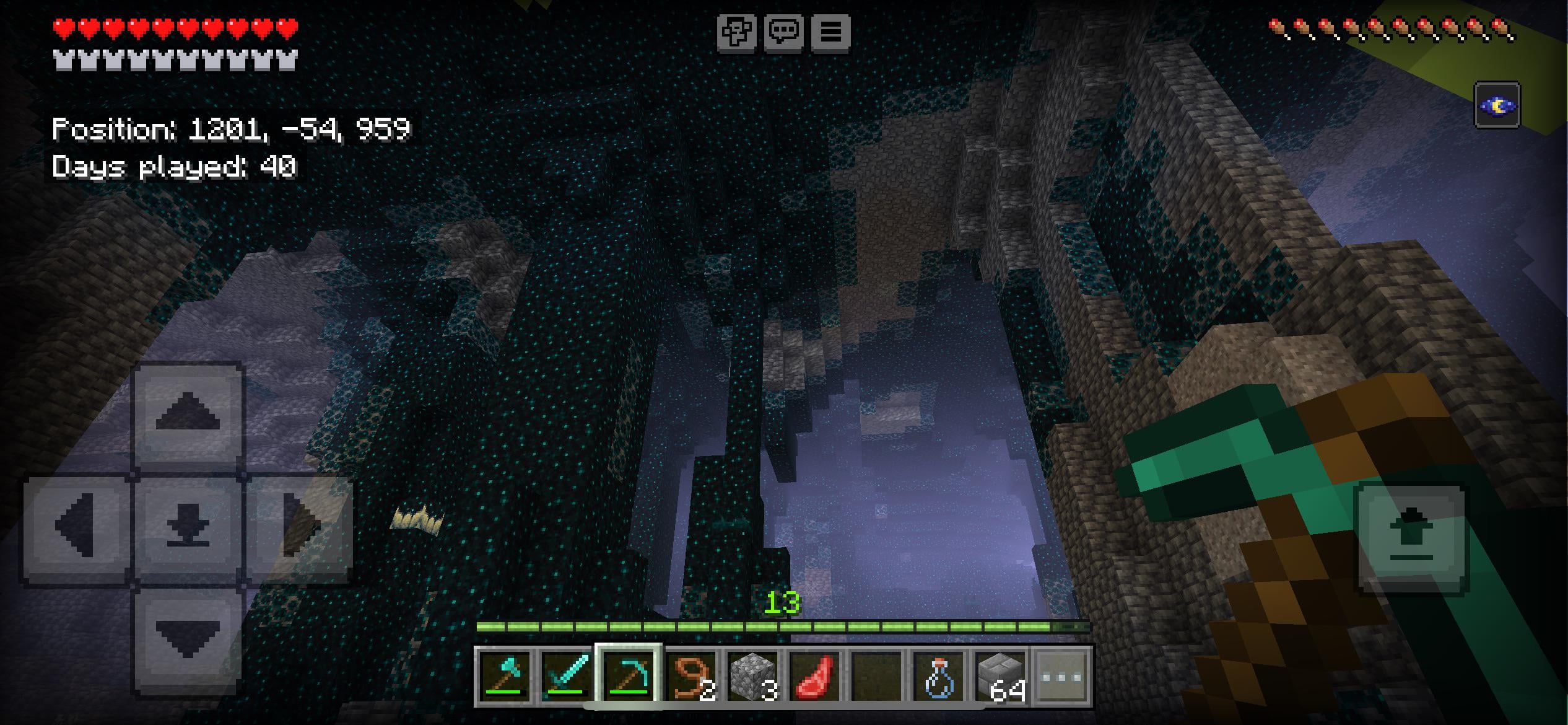Image resolution: width=1568 pixels, height=725 pixels.
Task: Open the pause menu
Action: click(x=830, y=32)
